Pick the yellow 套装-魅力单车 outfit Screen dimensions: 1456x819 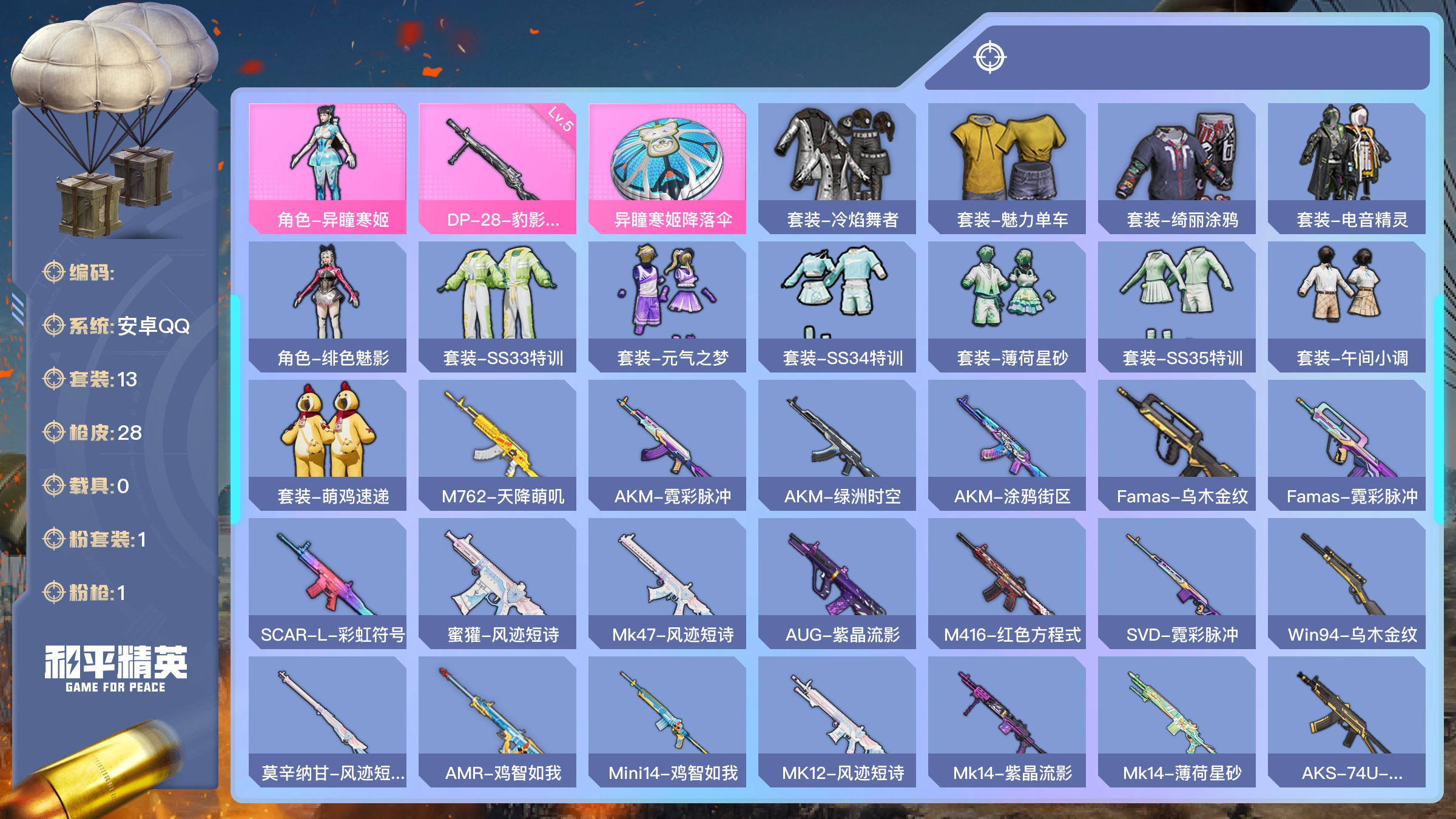(x=1007, y=167)
